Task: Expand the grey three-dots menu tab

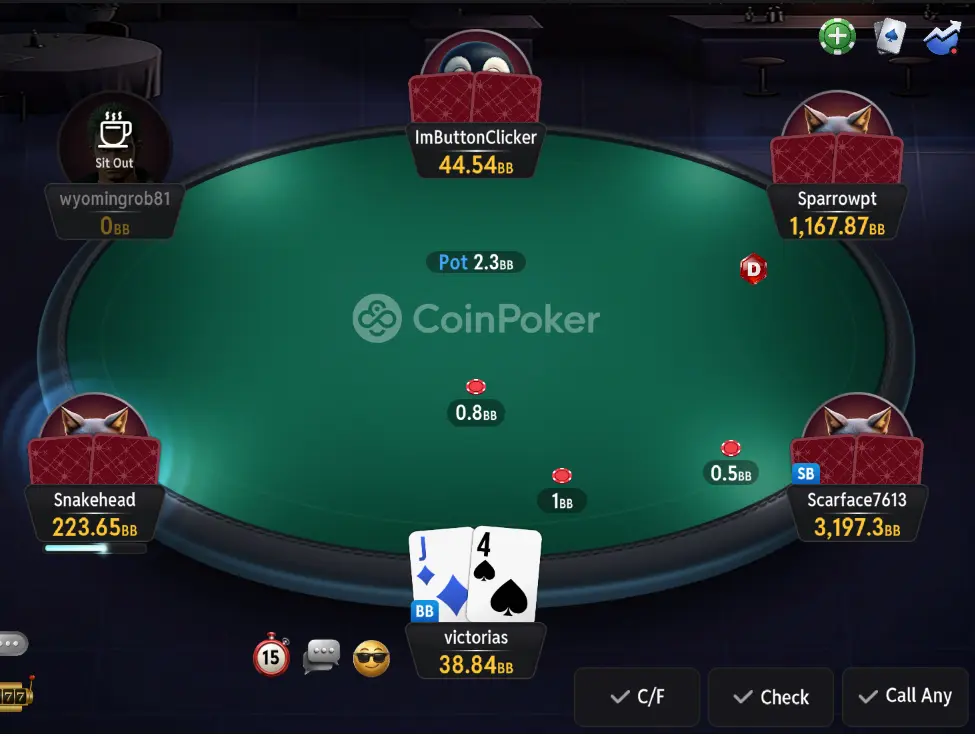Action: pos(12,643)
